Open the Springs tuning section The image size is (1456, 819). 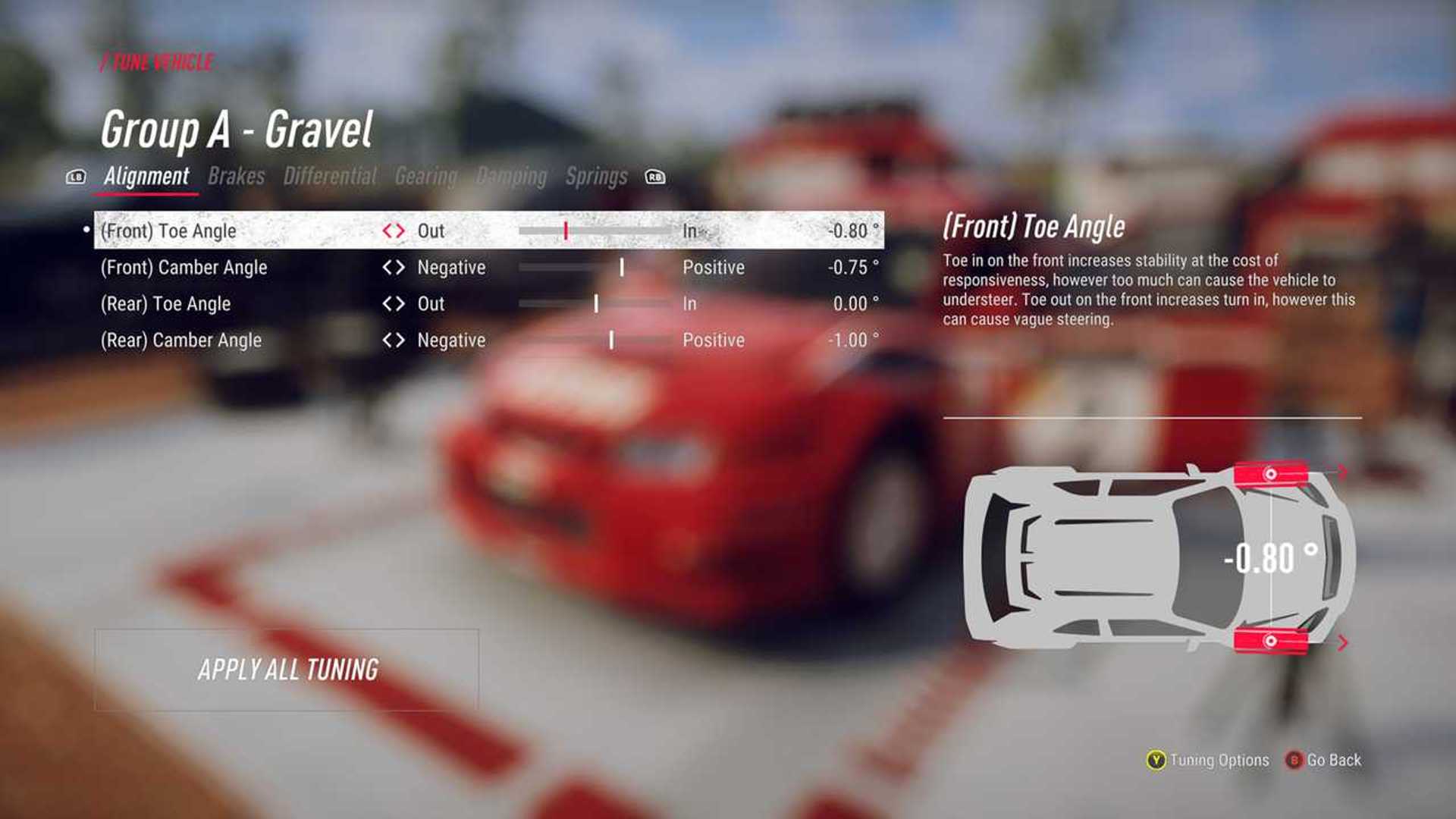click(x=596, y=176)
